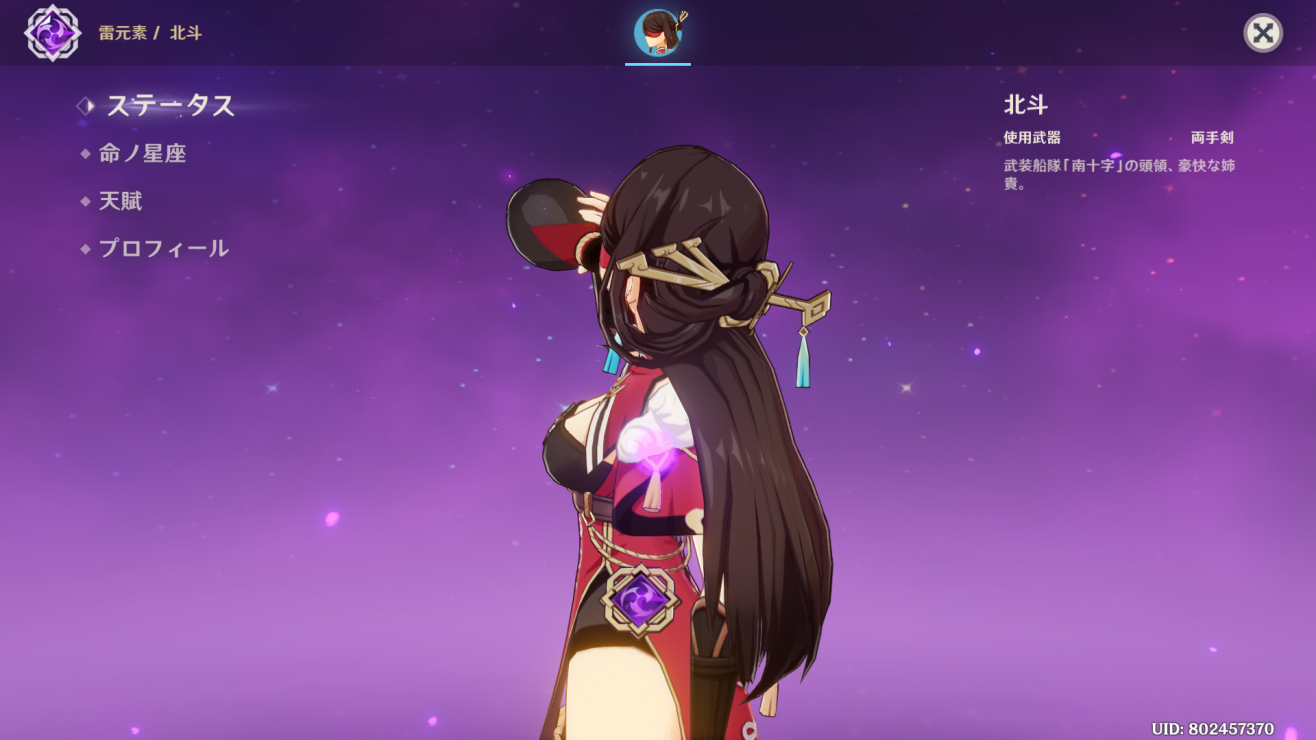Click the 雷元素 / 北斗 breadcrumb text
Viewport: 1316px width, 740px height.
coord(152,32)
